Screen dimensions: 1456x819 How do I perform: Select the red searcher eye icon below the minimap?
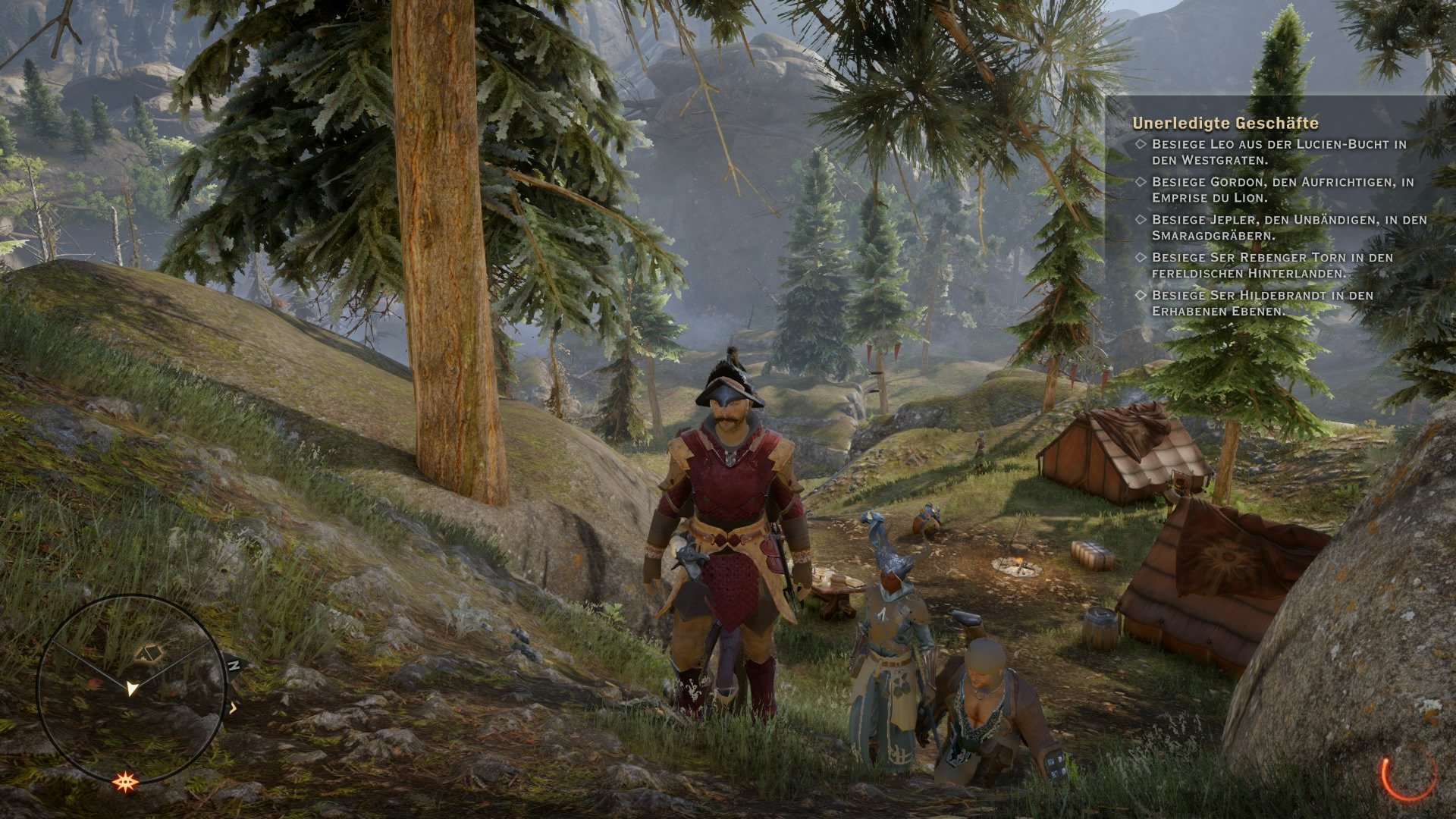coord(126,781)
